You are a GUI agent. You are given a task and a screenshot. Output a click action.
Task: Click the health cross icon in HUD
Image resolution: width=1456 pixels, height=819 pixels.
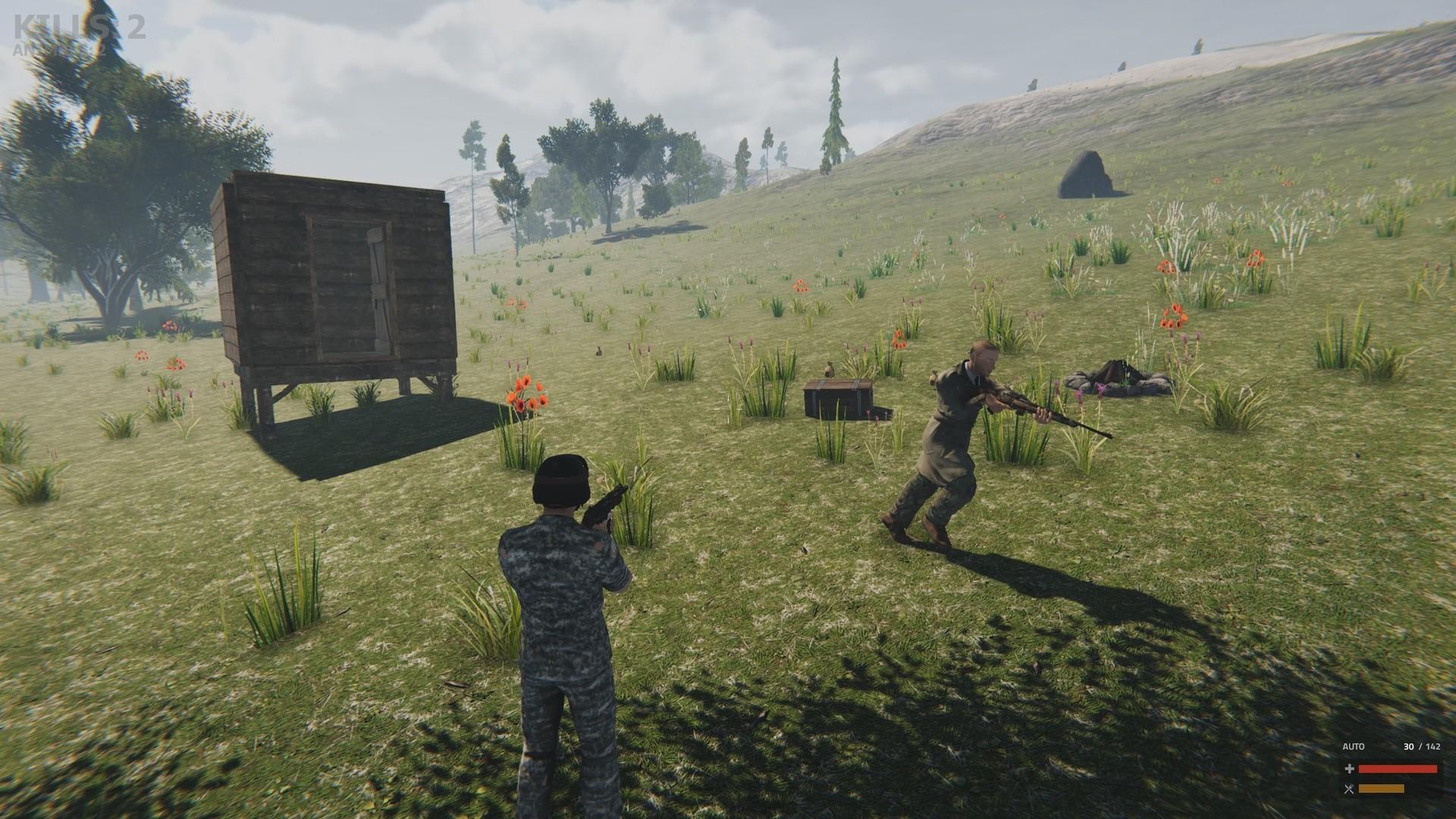pos(1348,768)
